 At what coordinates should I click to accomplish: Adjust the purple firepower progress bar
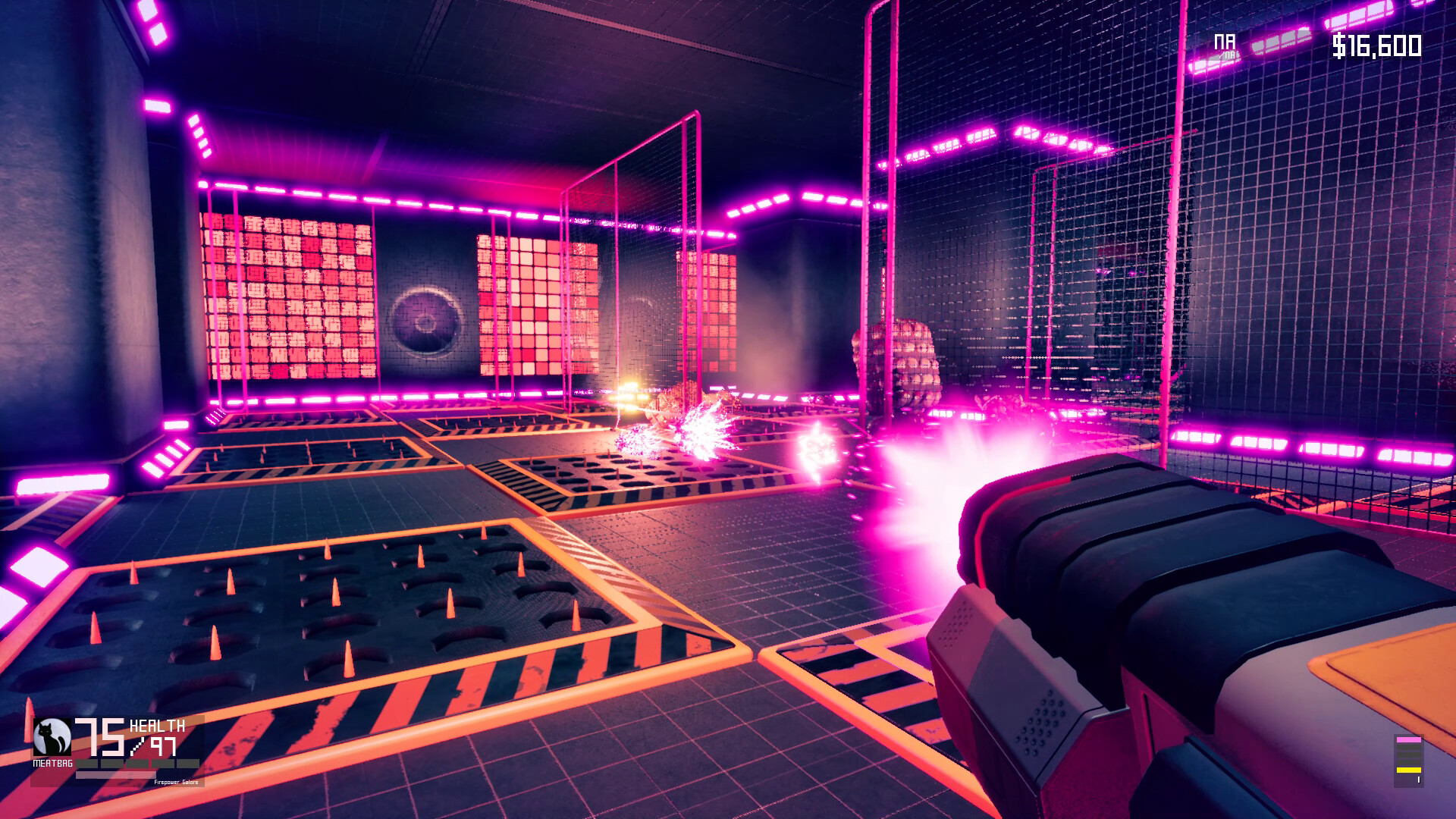[114, 775]
